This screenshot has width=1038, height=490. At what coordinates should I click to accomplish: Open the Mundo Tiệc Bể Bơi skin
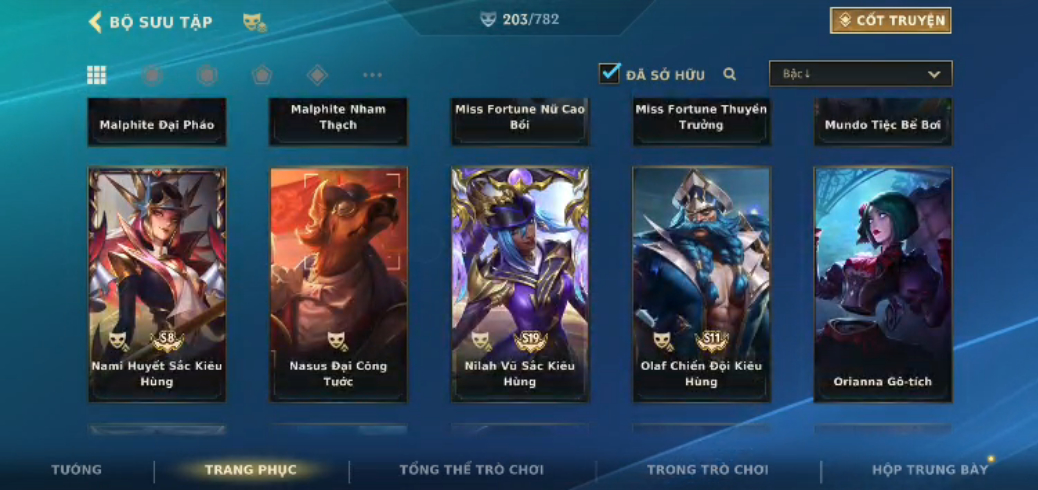[x=882, y=123]
